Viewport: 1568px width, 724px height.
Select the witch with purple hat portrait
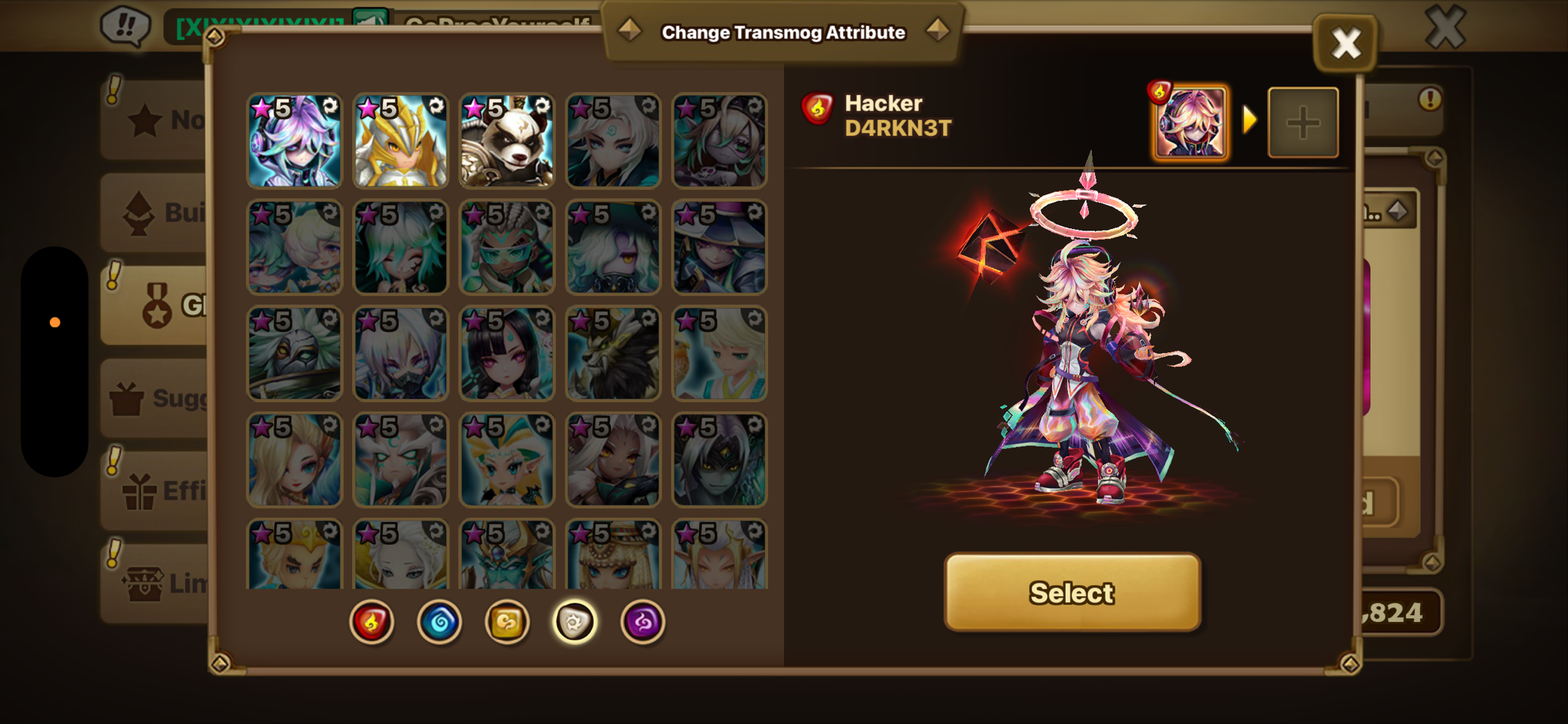coord(720,247)
